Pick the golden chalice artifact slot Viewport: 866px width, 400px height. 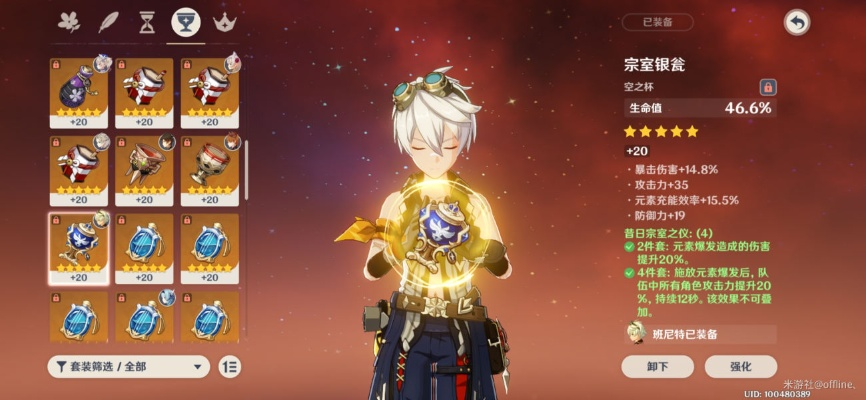coord(210,169)
